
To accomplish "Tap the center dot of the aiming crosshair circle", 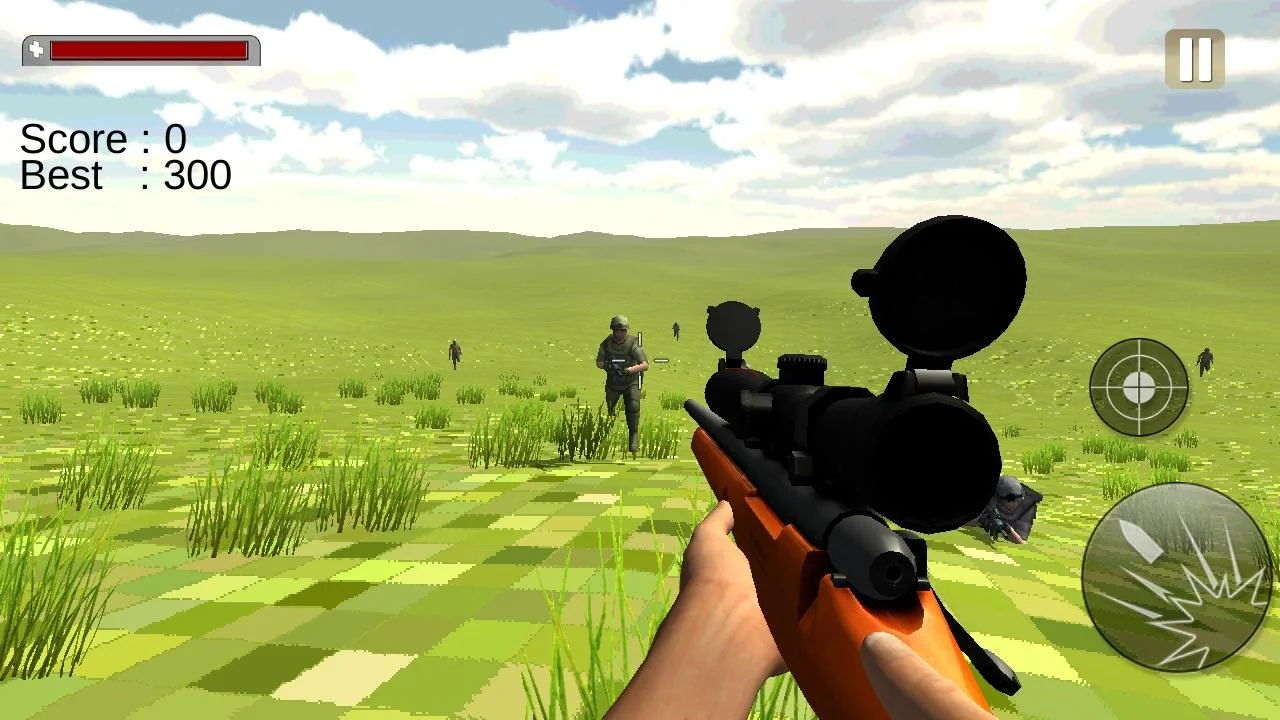I will click(x=1140, y=386).
